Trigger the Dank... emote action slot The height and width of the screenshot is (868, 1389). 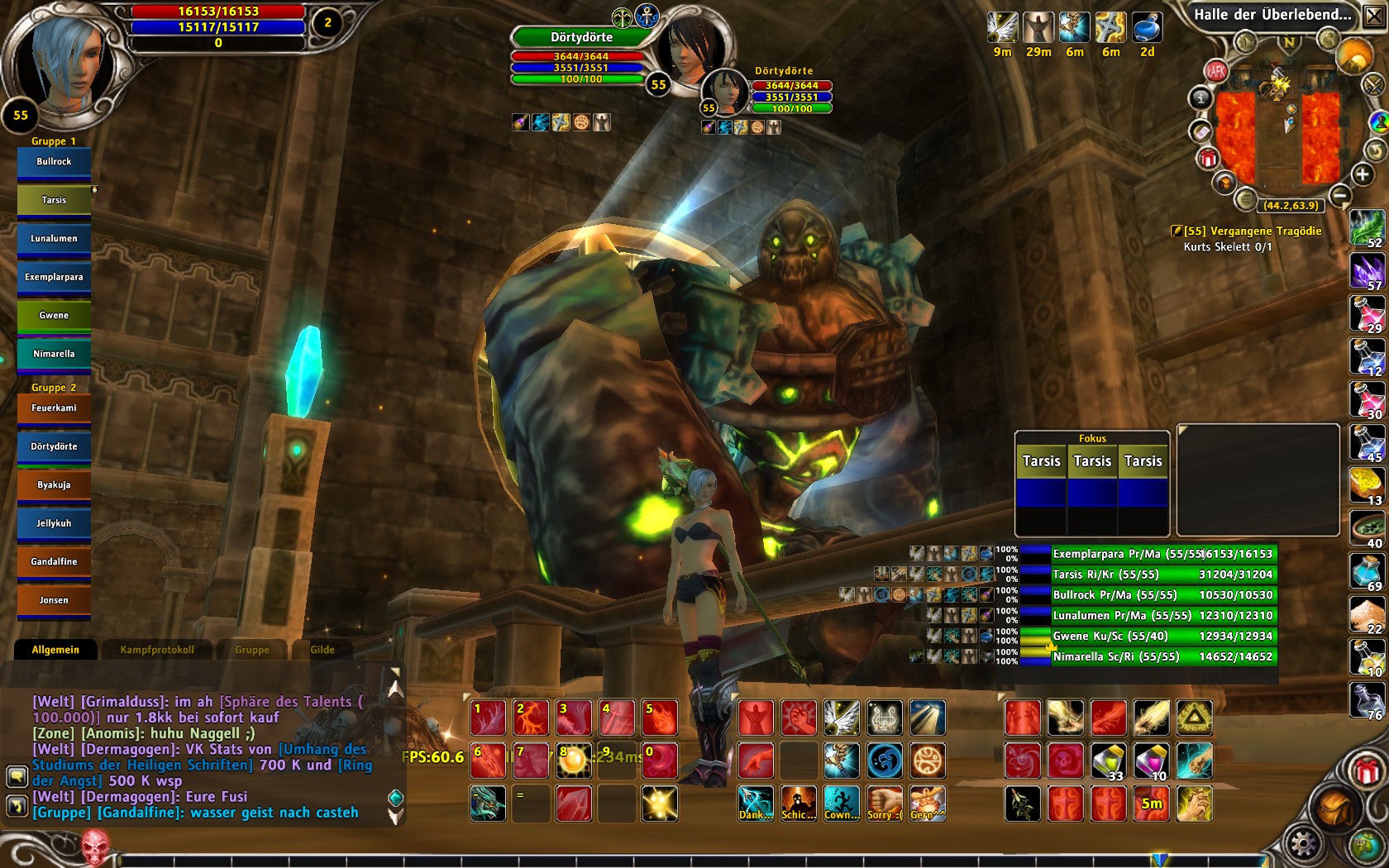[x=756, y=804]
